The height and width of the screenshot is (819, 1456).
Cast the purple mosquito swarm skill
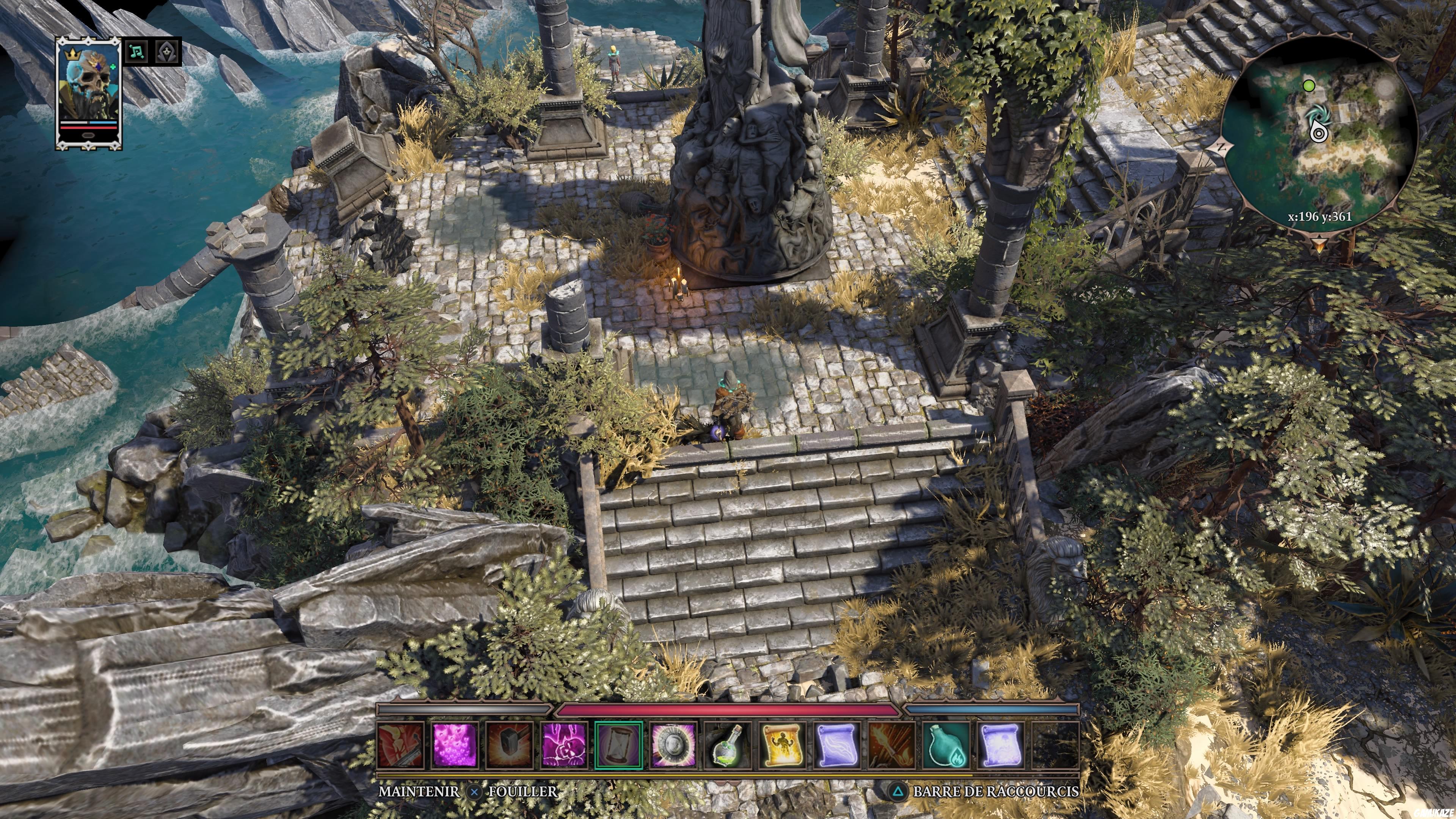[455, 746]
